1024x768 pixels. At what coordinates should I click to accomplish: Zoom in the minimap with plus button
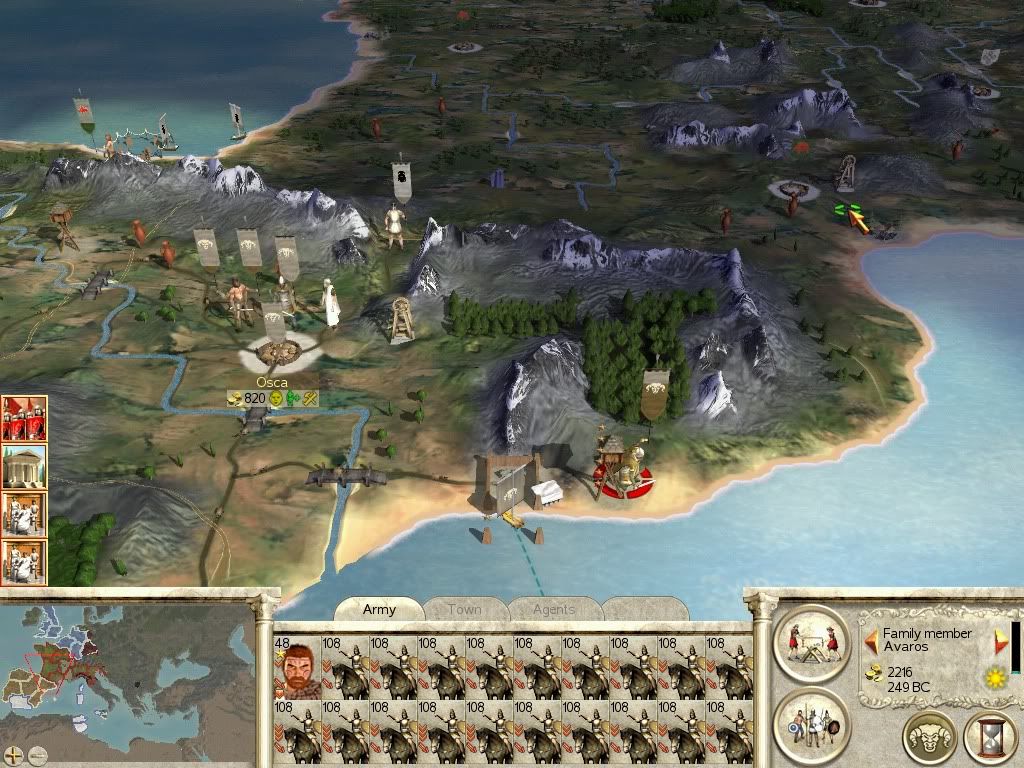14,755
